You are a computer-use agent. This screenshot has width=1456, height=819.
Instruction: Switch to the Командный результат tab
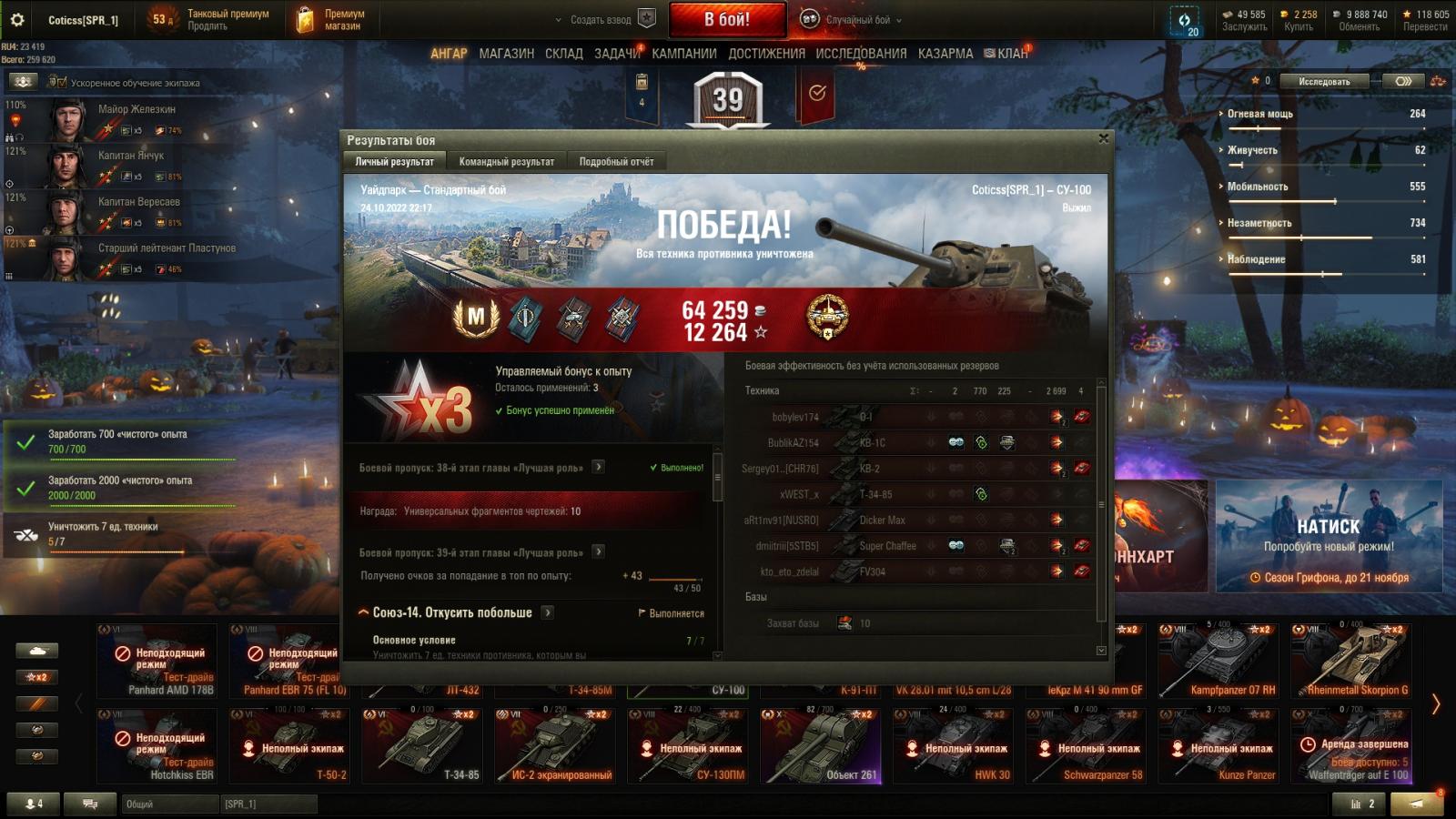click(x=506, y=162)
